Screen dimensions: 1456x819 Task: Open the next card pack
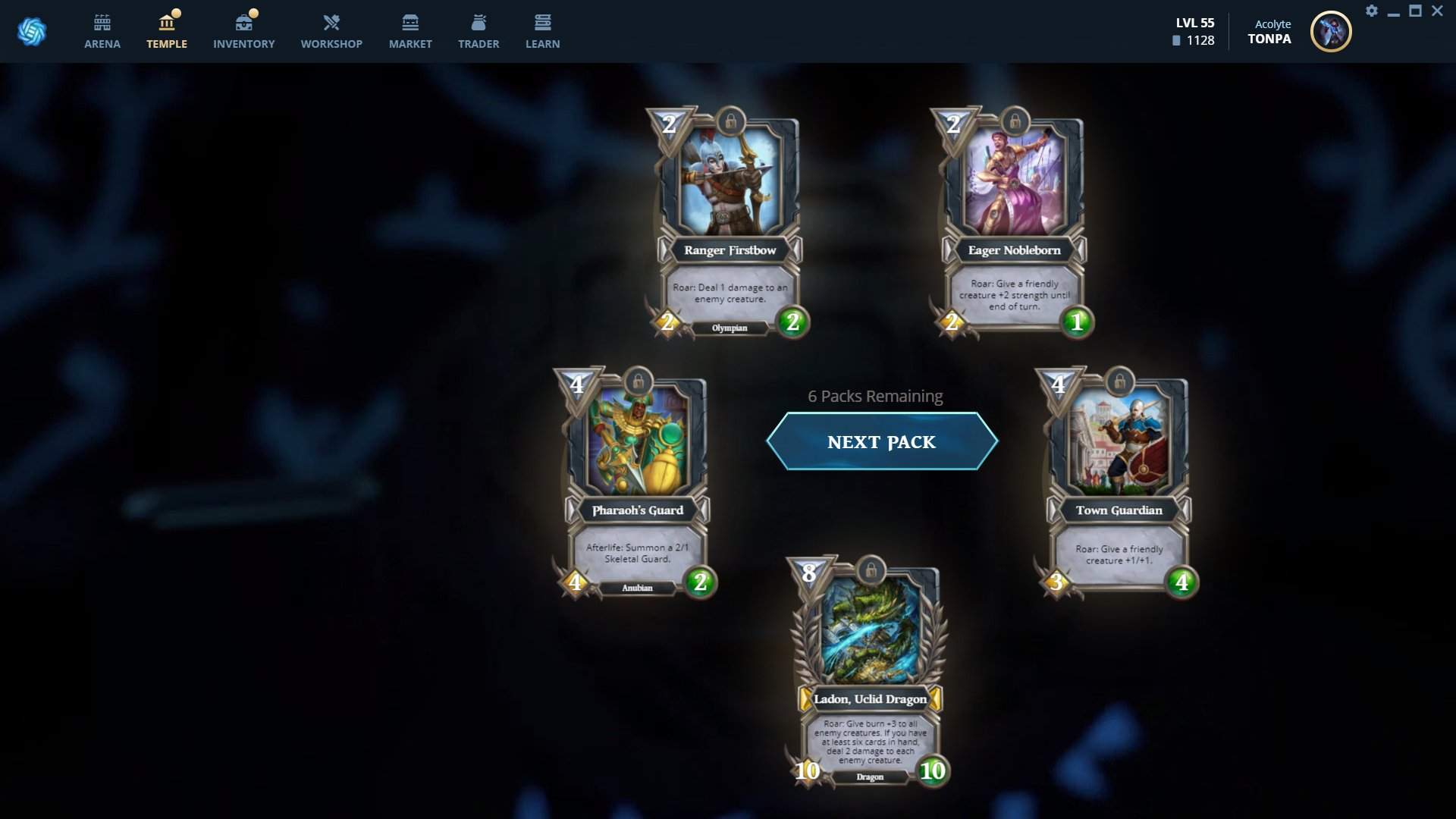[x=881, y=441]
